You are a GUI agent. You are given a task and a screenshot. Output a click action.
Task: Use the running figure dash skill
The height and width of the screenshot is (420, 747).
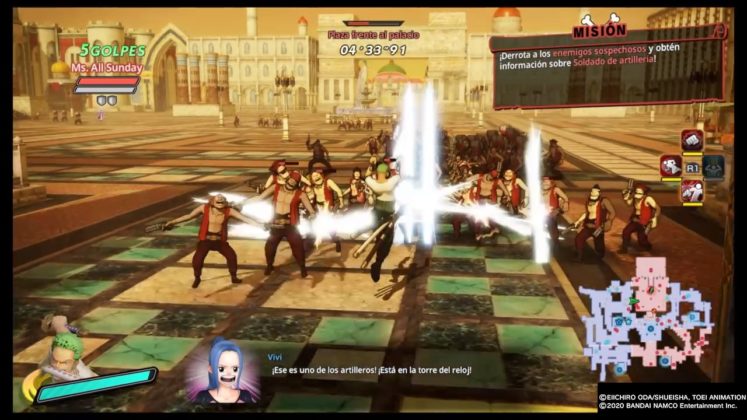point(692,191)
